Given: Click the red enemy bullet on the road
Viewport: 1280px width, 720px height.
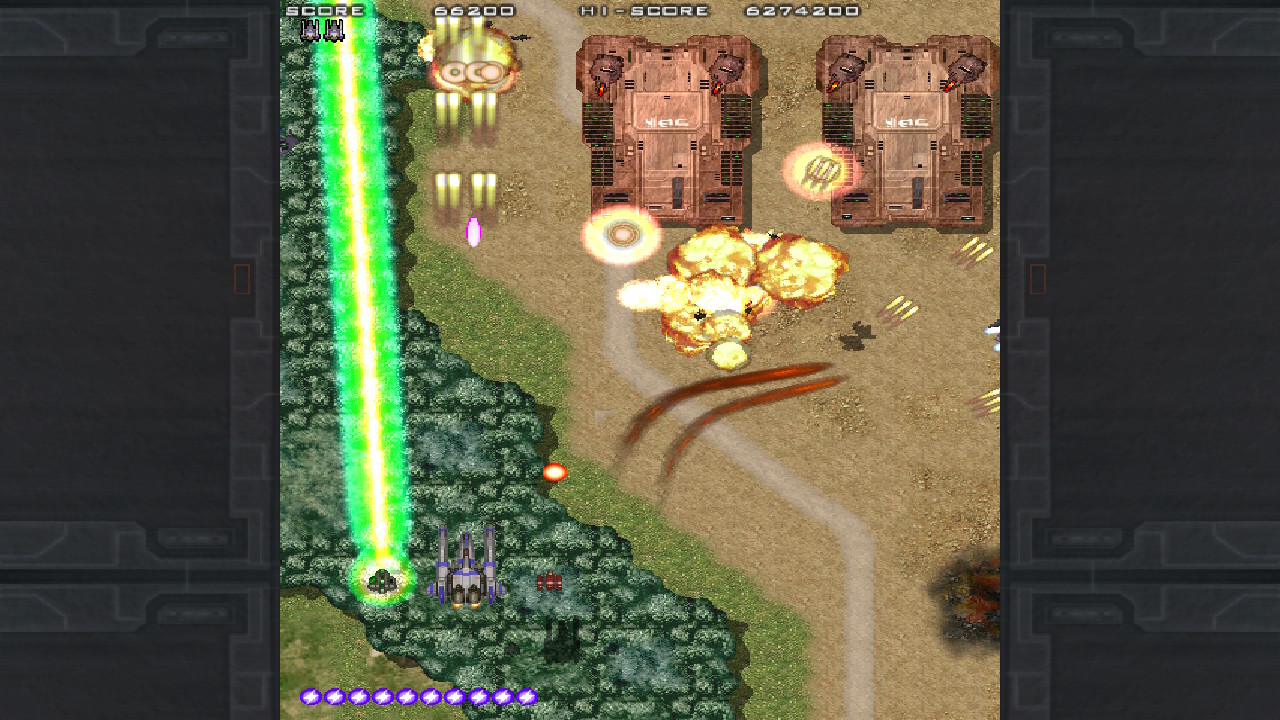Looking at the screenshot, I should [557, 471].
